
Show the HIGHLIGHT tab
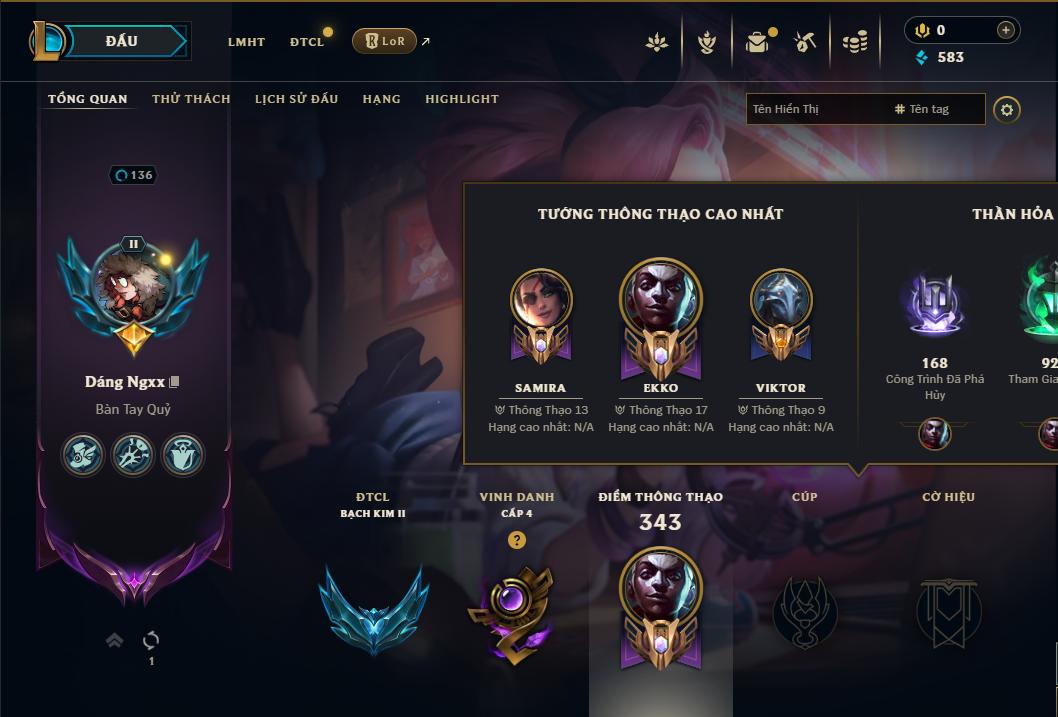(461, 99)
